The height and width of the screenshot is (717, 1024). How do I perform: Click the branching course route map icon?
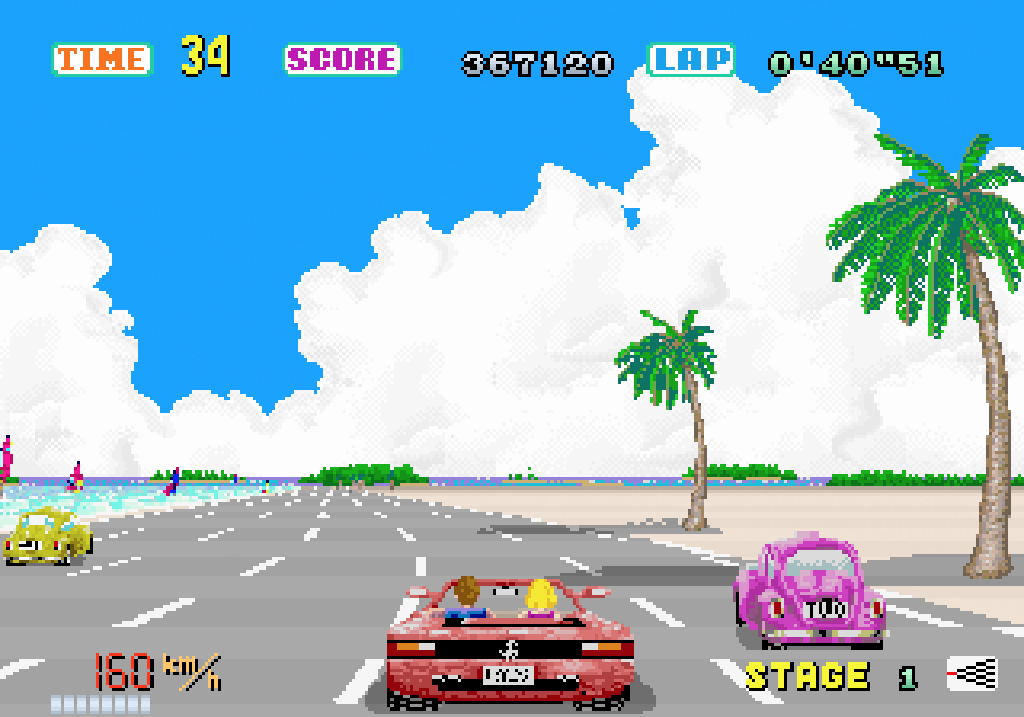pos(972,674)
